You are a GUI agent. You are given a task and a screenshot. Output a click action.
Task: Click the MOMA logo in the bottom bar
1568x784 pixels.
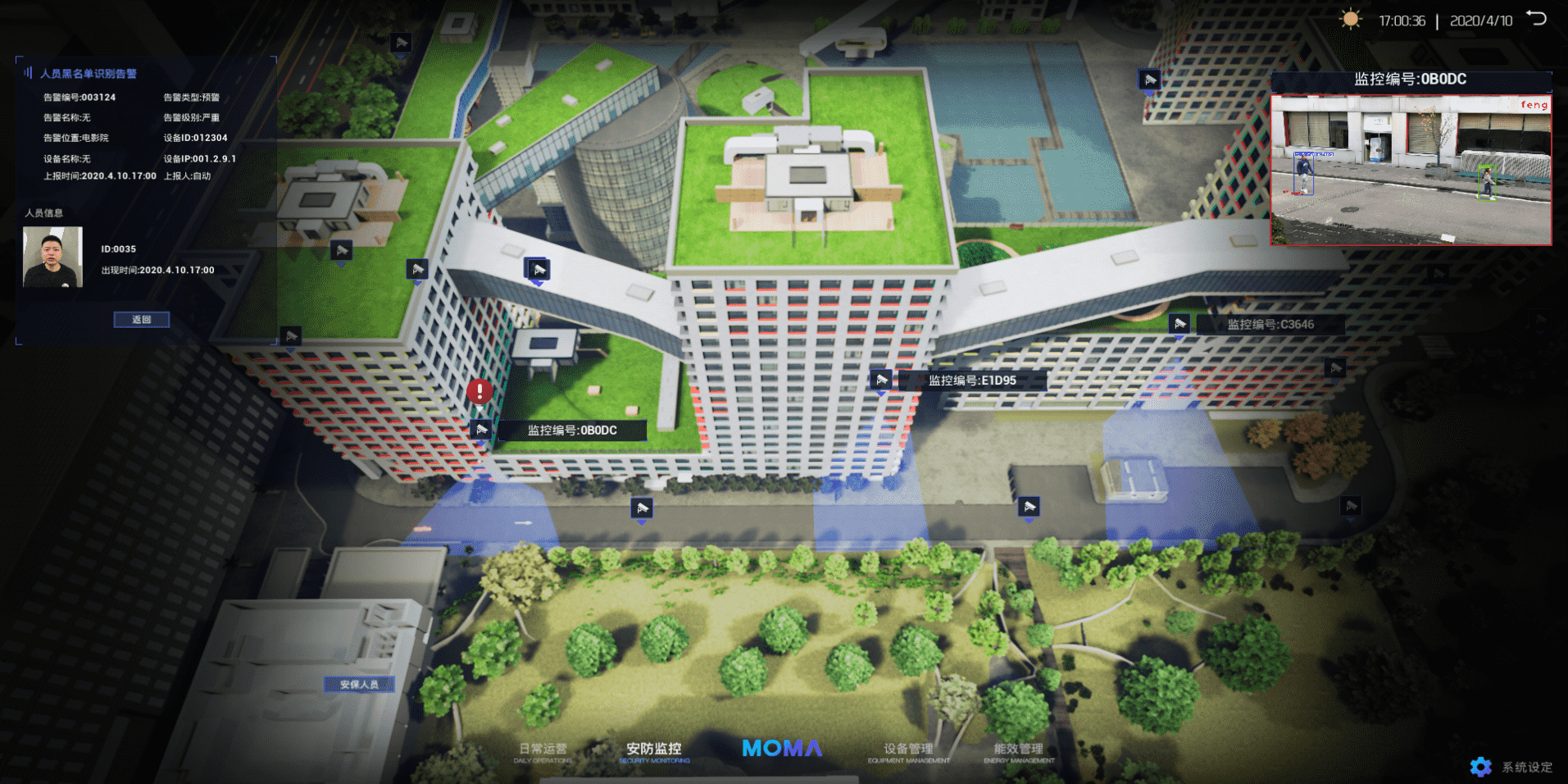782,749
